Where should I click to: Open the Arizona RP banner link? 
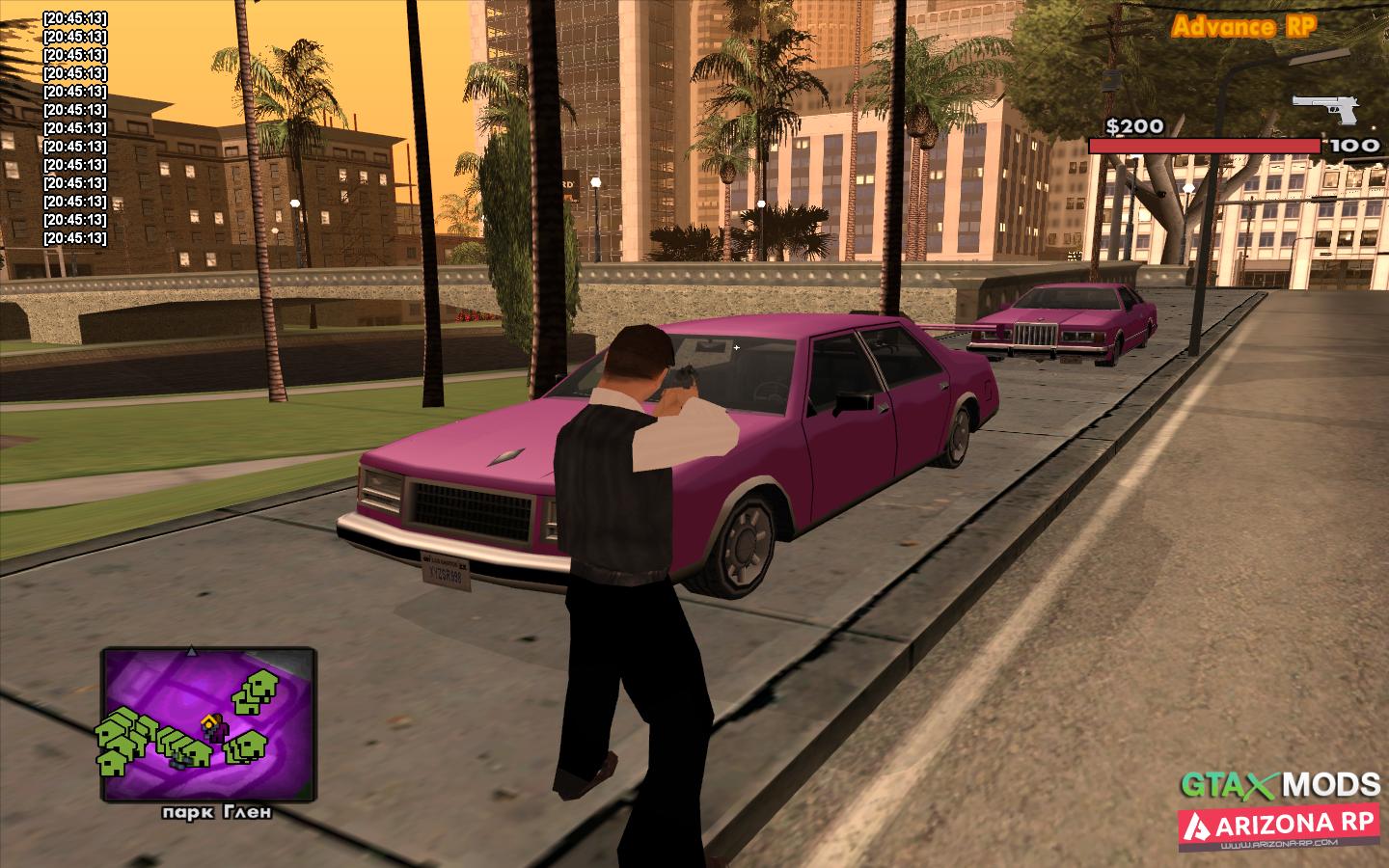pos(1278,827)
